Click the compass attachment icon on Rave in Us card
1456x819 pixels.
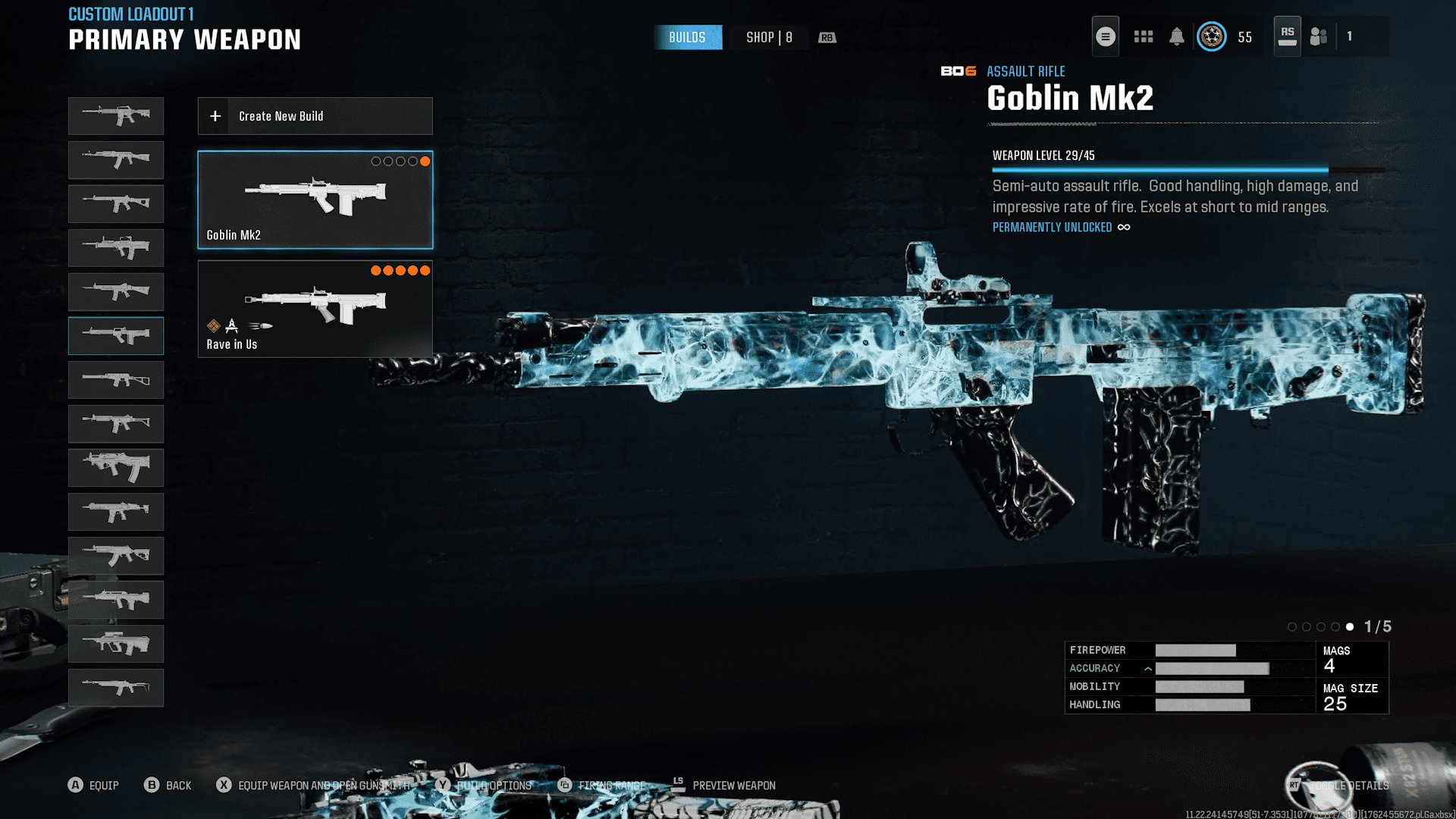(231, 327)
